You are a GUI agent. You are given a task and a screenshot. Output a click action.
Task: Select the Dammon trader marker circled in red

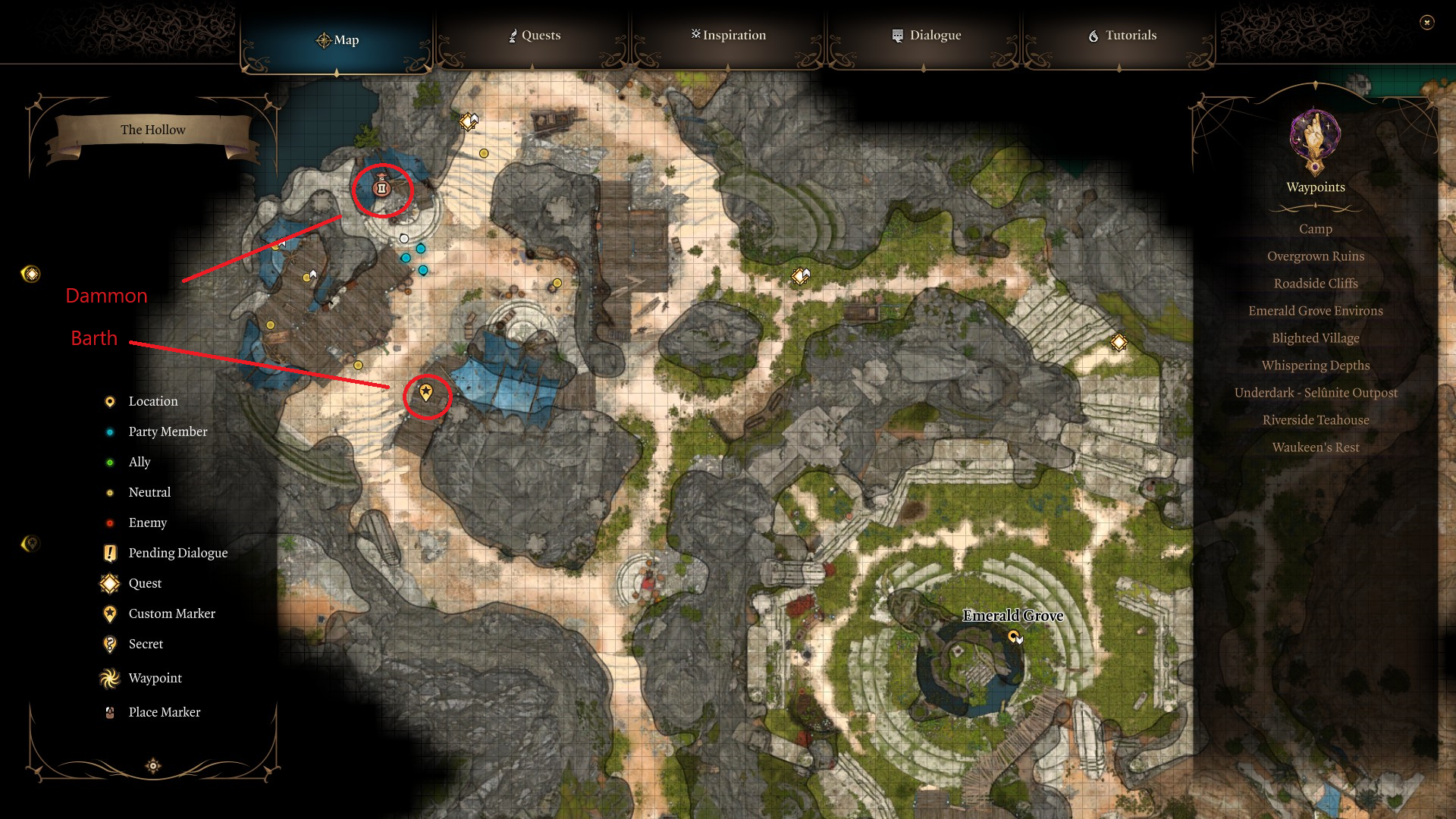[x=381, y=189]
